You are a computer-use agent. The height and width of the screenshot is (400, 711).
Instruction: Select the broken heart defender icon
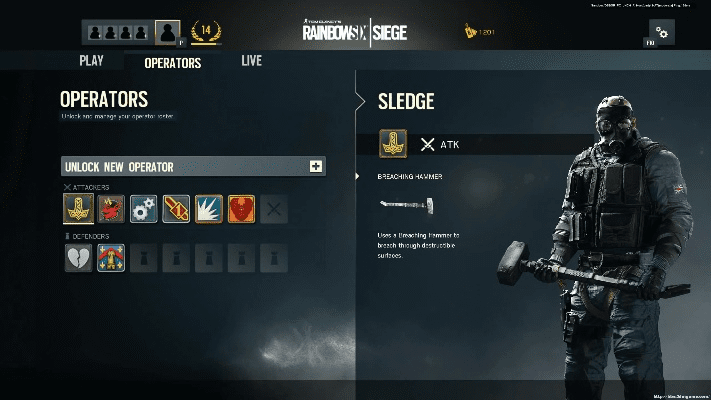[x=78, y=258]
